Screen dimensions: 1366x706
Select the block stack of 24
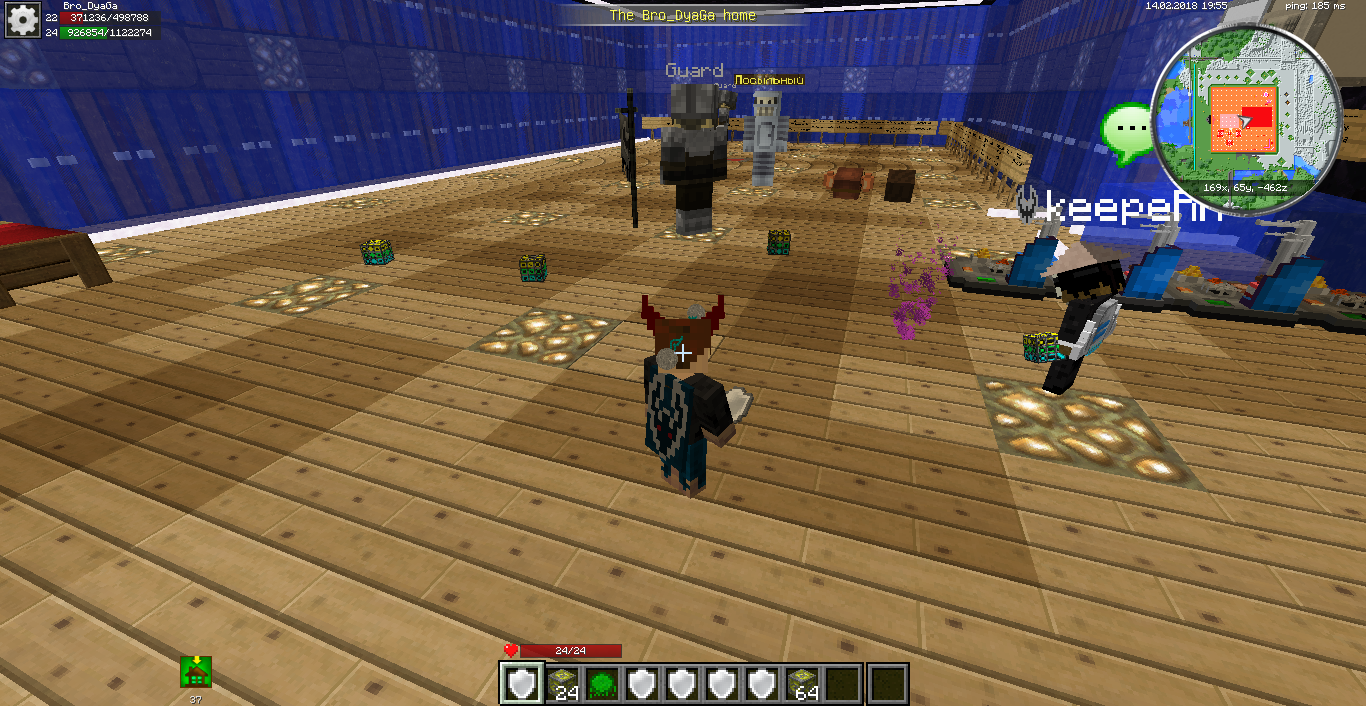coord(563,684)
